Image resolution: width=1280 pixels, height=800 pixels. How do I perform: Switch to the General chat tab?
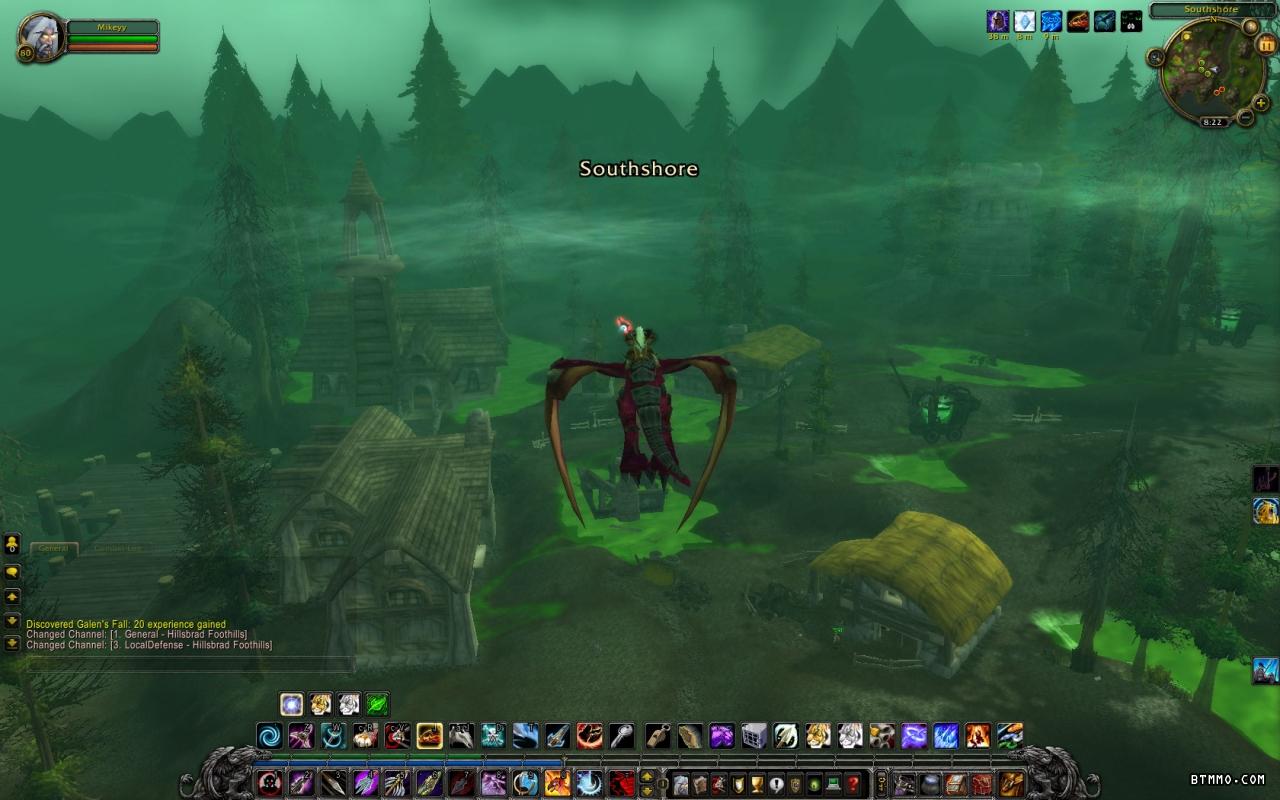pos(54,548)
